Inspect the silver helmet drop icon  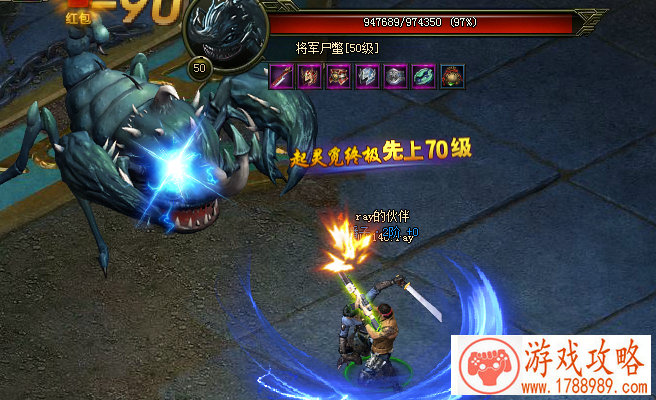[x=367, y=76]
